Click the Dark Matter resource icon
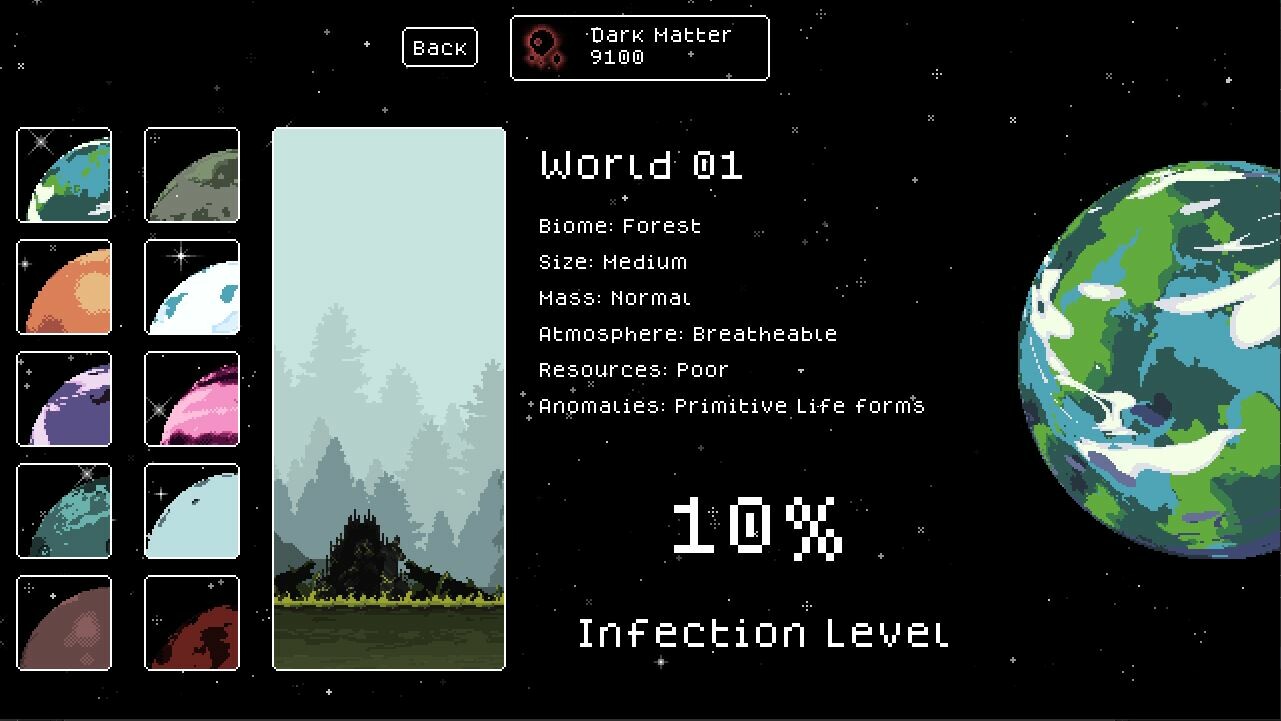This screenshot has height=721, width=1281. [541, 46]
